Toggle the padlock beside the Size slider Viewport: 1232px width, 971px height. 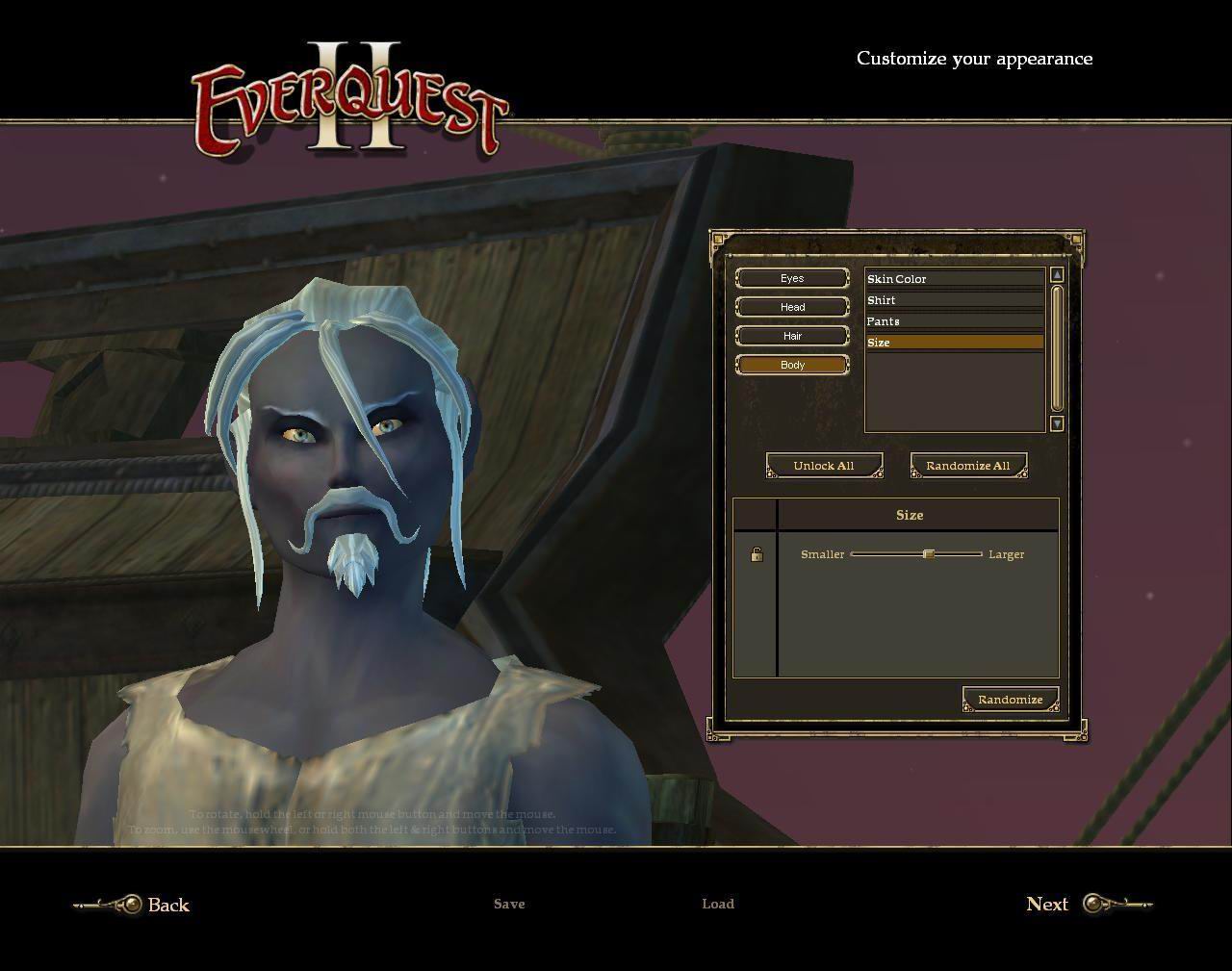coord(757,554)
